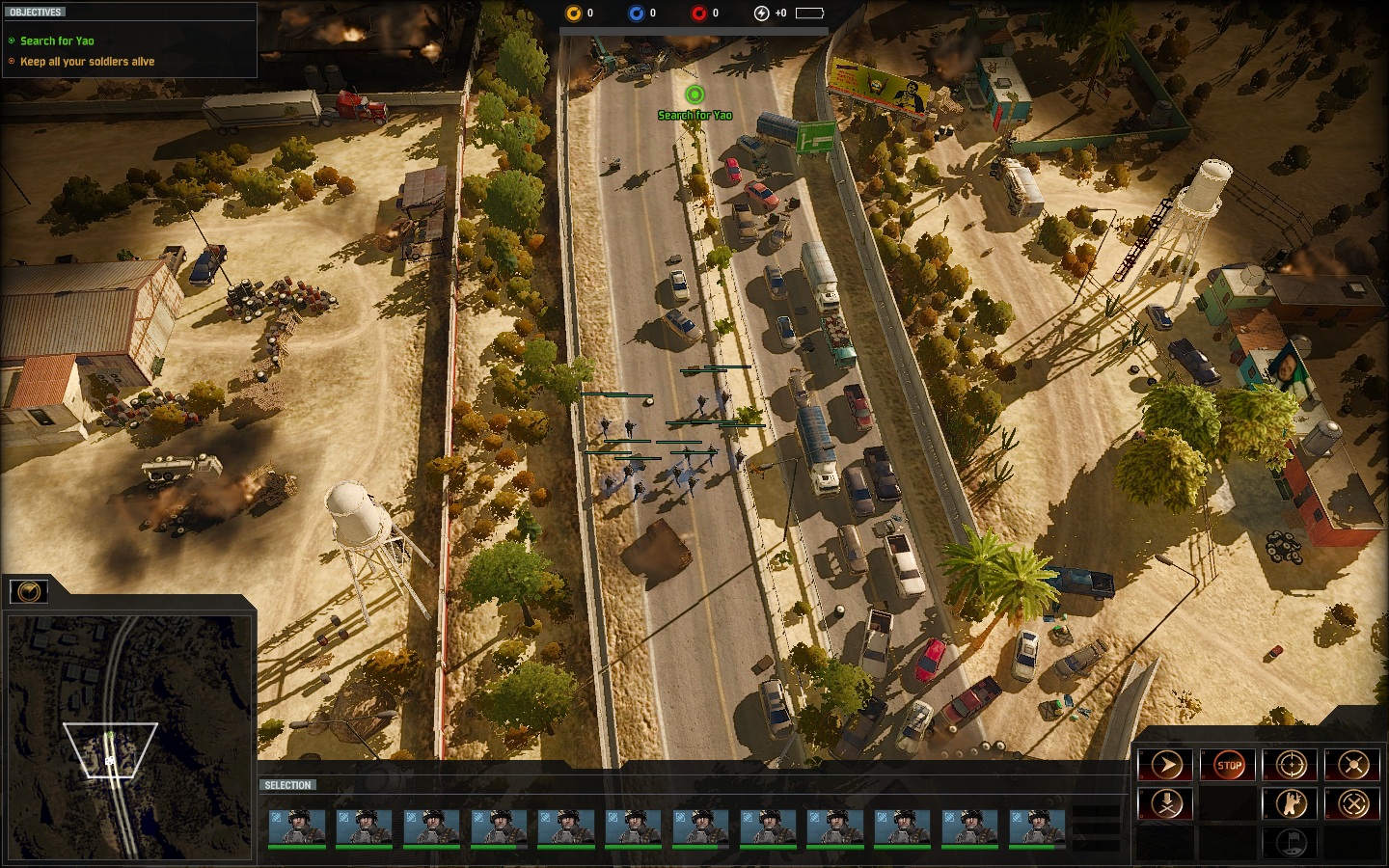Image resolution: width=1389 pixels, height=868 pixels.
Task: Toggle the soldier silhouette stance command
Action: click(x=1291, y=803)
